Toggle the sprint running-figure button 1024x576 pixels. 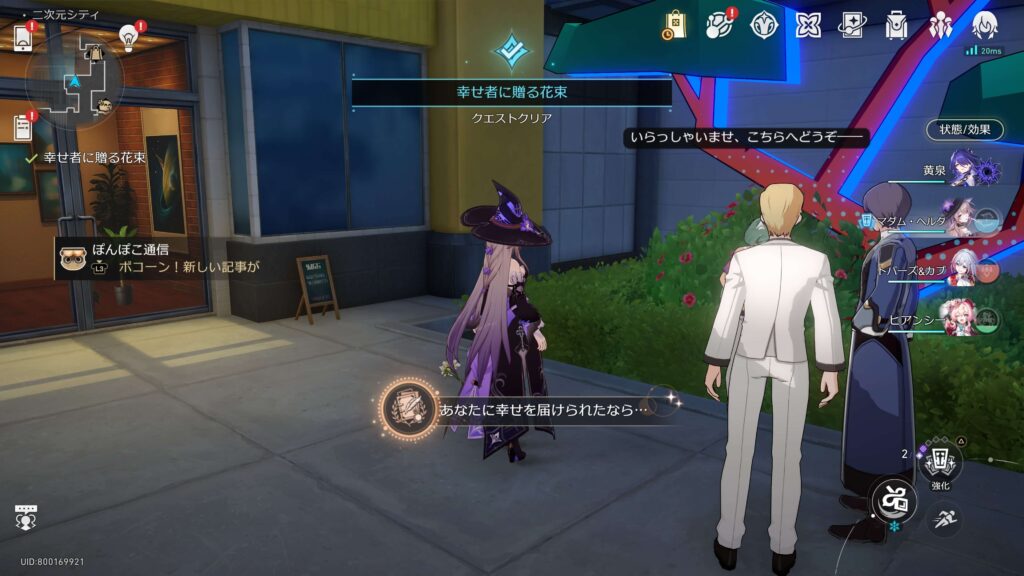click(946, 517)
